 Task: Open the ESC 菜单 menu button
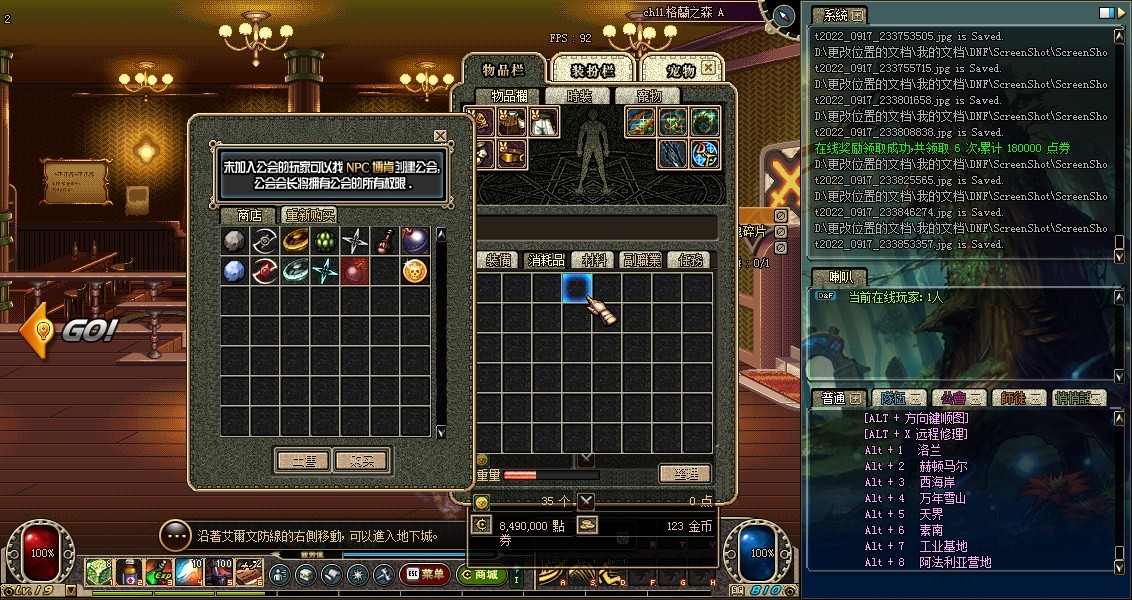424,574
